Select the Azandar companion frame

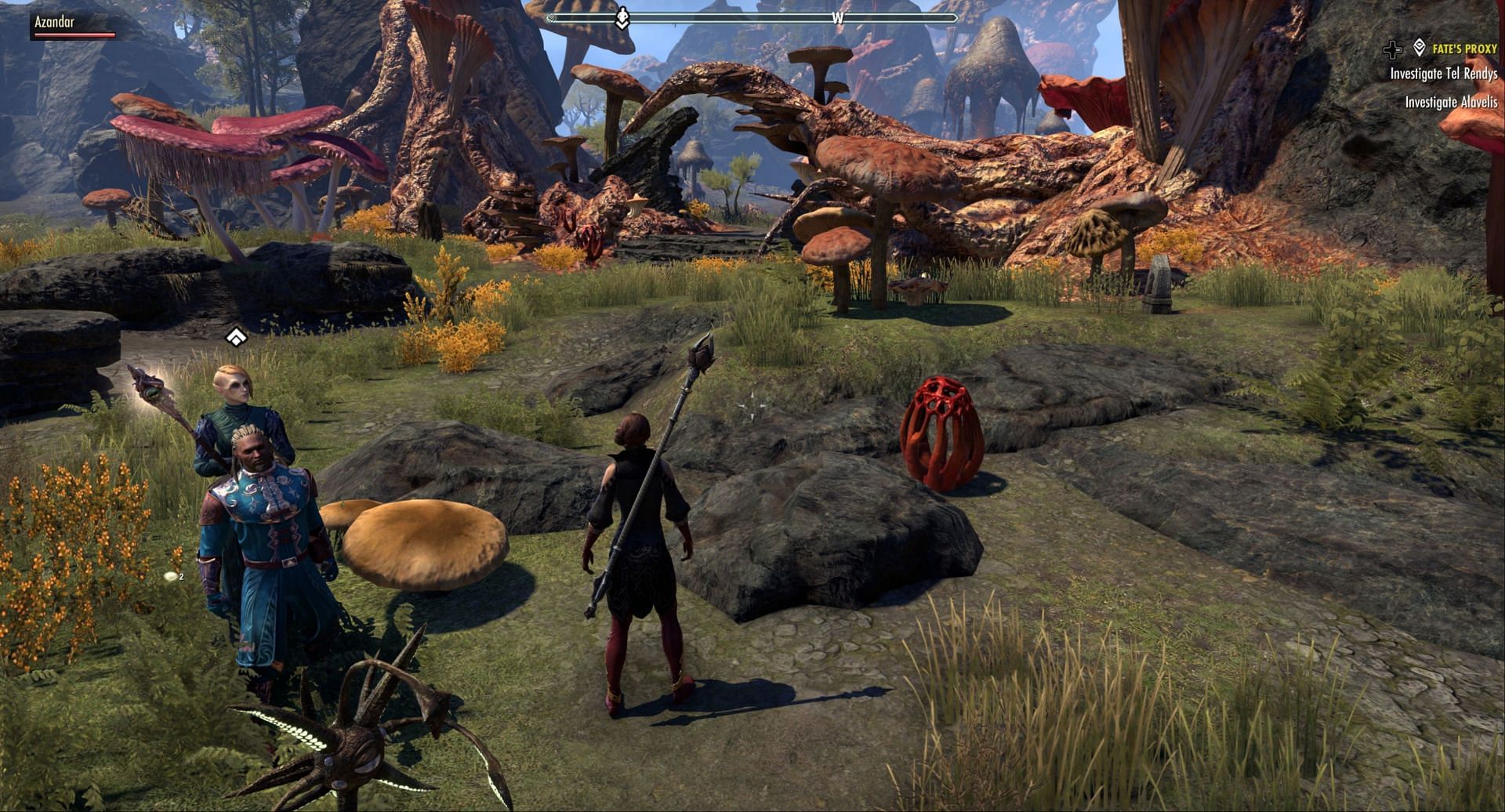pyautogui.click(x=73, y=26)
